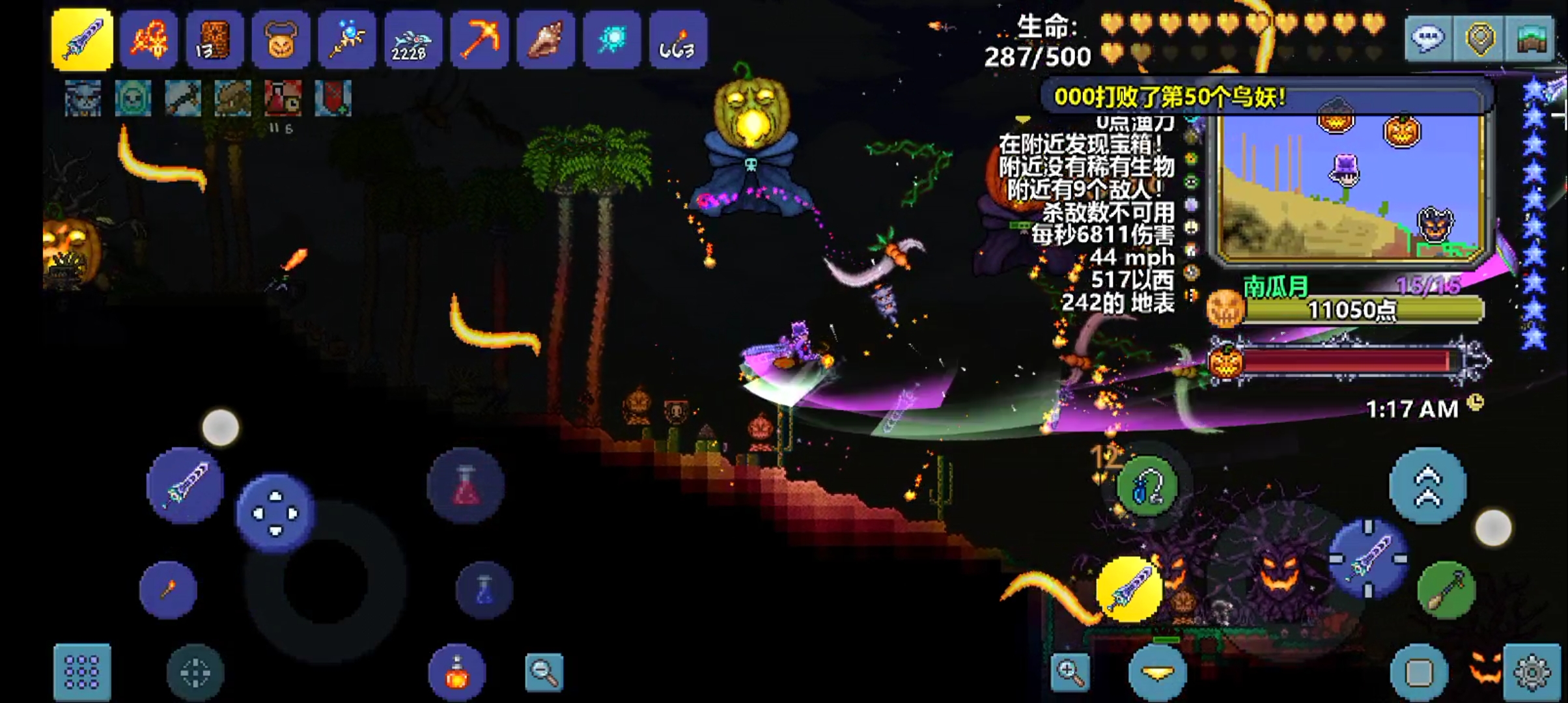Tap the torch quick-use button
Image resolution: width=1568 pixels, height=703 pixels.
168,590
